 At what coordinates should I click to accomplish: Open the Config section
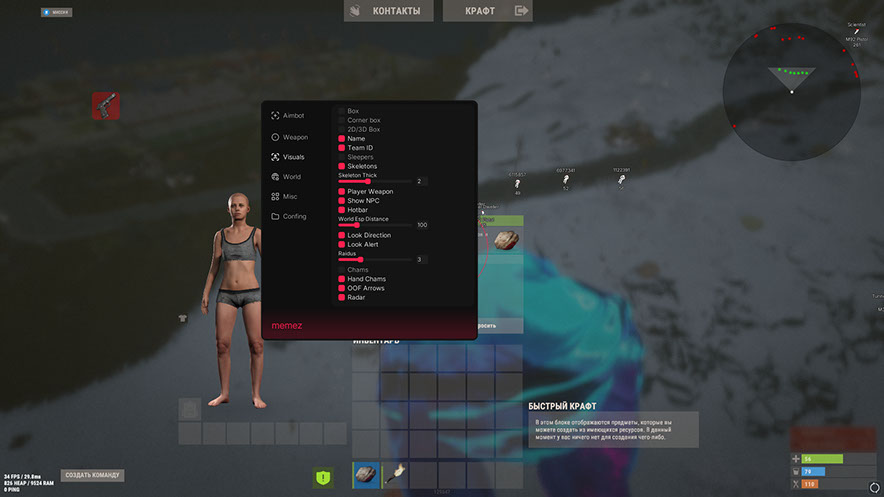tap(293, 216)
